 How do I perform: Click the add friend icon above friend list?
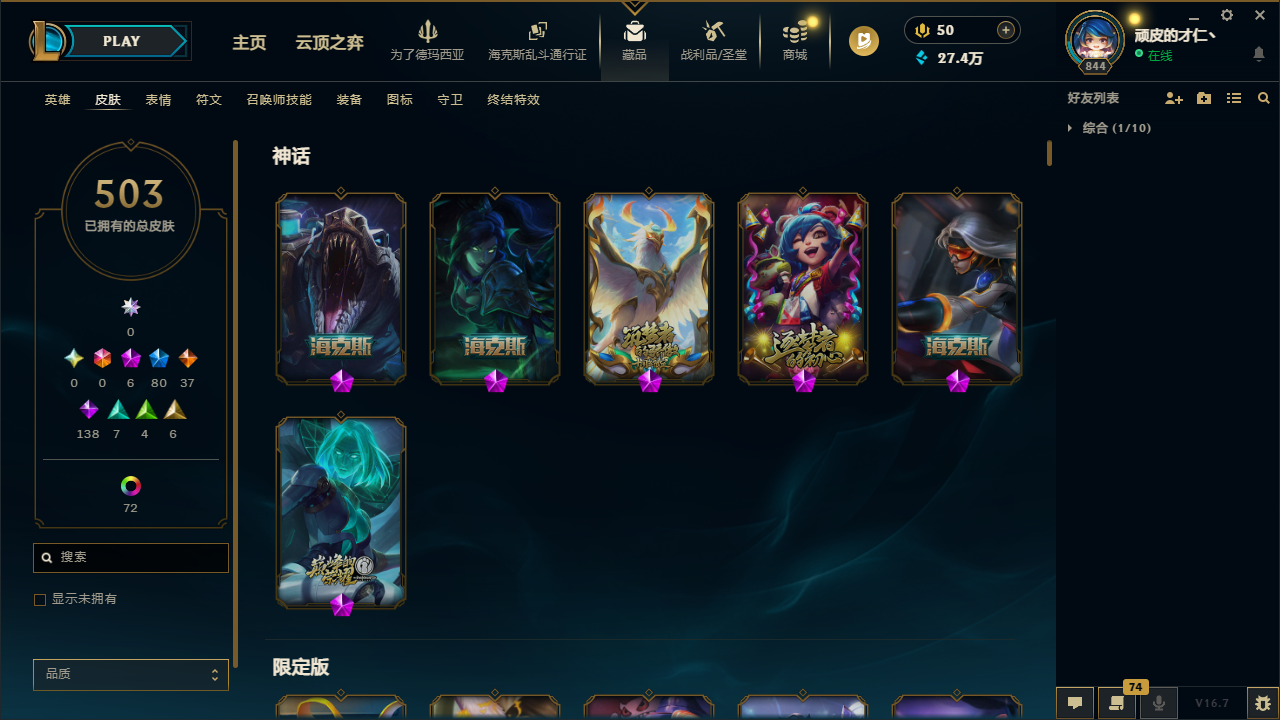point(1174,98)
